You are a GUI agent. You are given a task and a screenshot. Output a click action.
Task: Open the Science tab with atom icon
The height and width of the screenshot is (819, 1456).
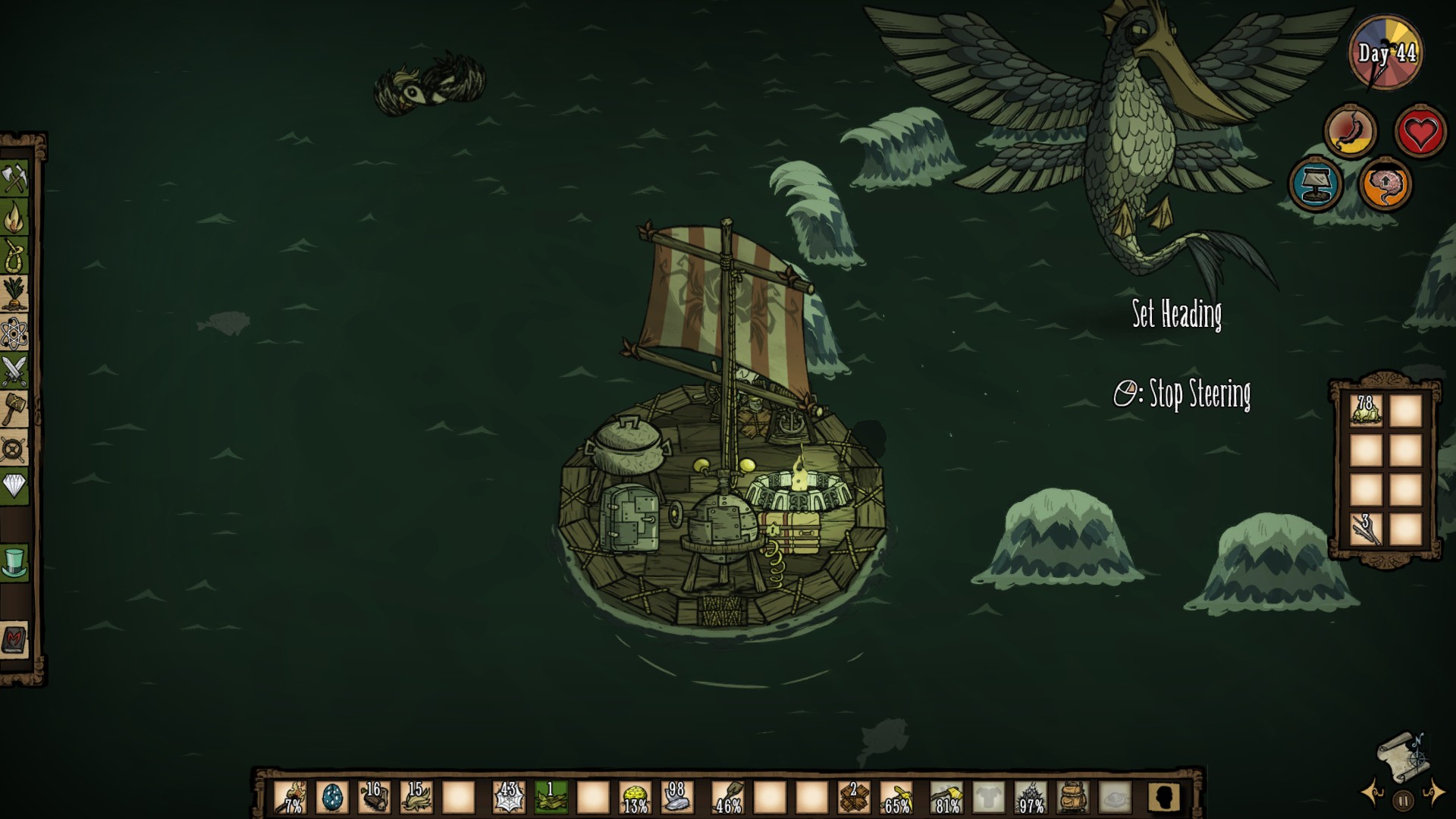[14, 333]
